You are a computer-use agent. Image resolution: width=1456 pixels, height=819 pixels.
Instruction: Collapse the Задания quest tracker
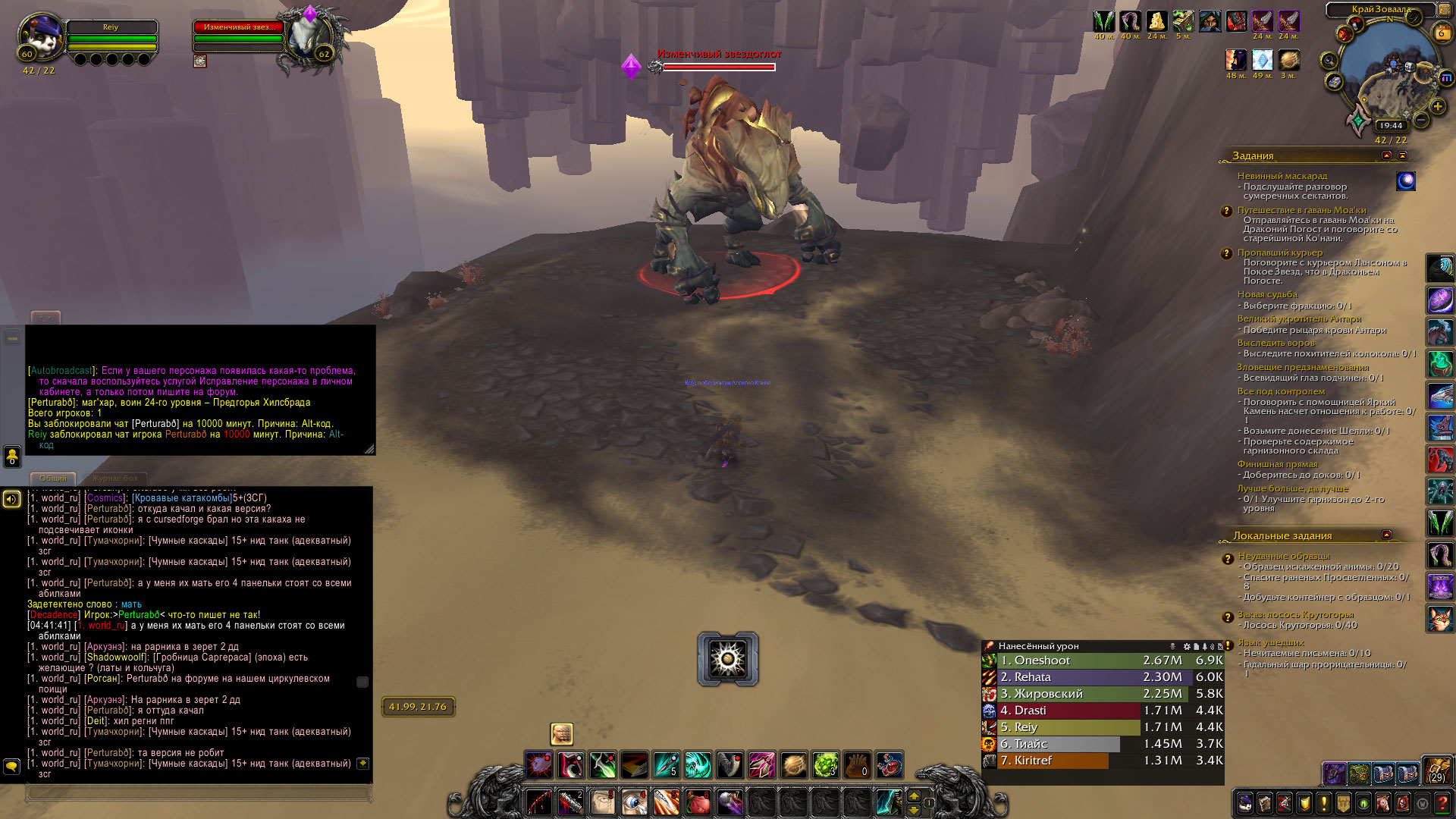[1402, 155]
